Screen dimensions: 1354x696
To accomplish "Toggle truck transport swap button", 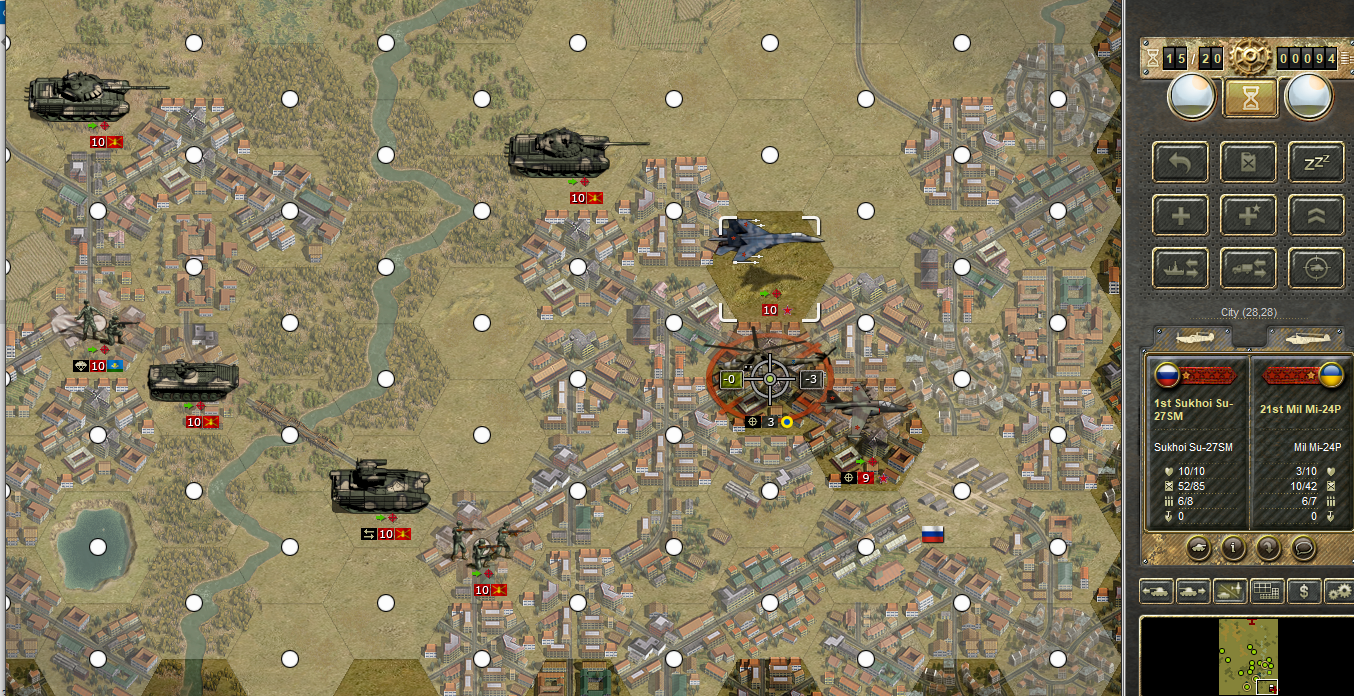I will (x=1249, y=268).
